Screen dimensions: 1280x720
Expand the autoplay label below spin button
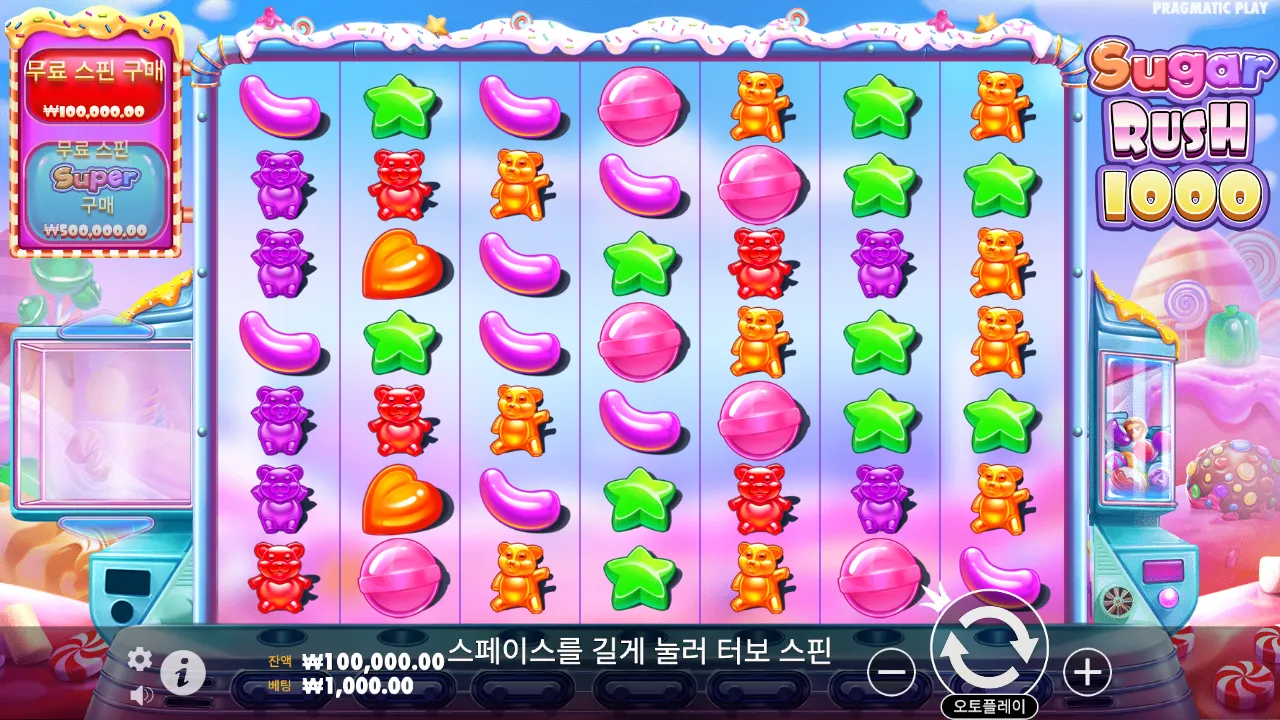pyautogui.click(x=990, y=701)
